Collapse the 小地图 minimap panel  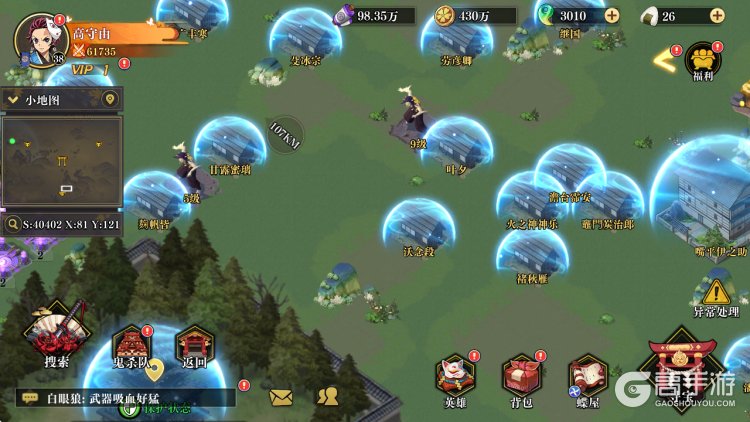click(14, 100)
